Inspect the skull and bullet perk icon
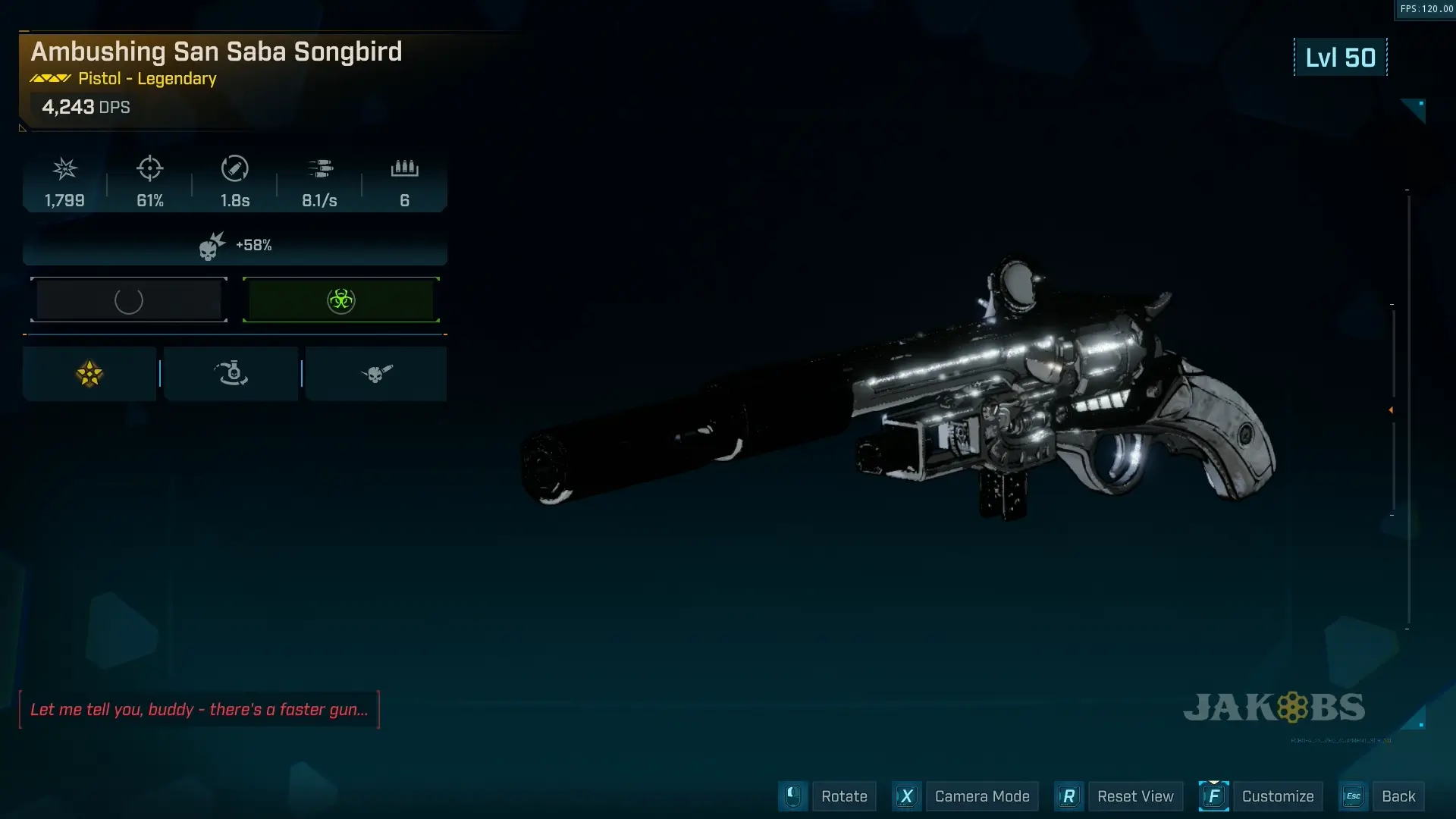 (376, 374)
